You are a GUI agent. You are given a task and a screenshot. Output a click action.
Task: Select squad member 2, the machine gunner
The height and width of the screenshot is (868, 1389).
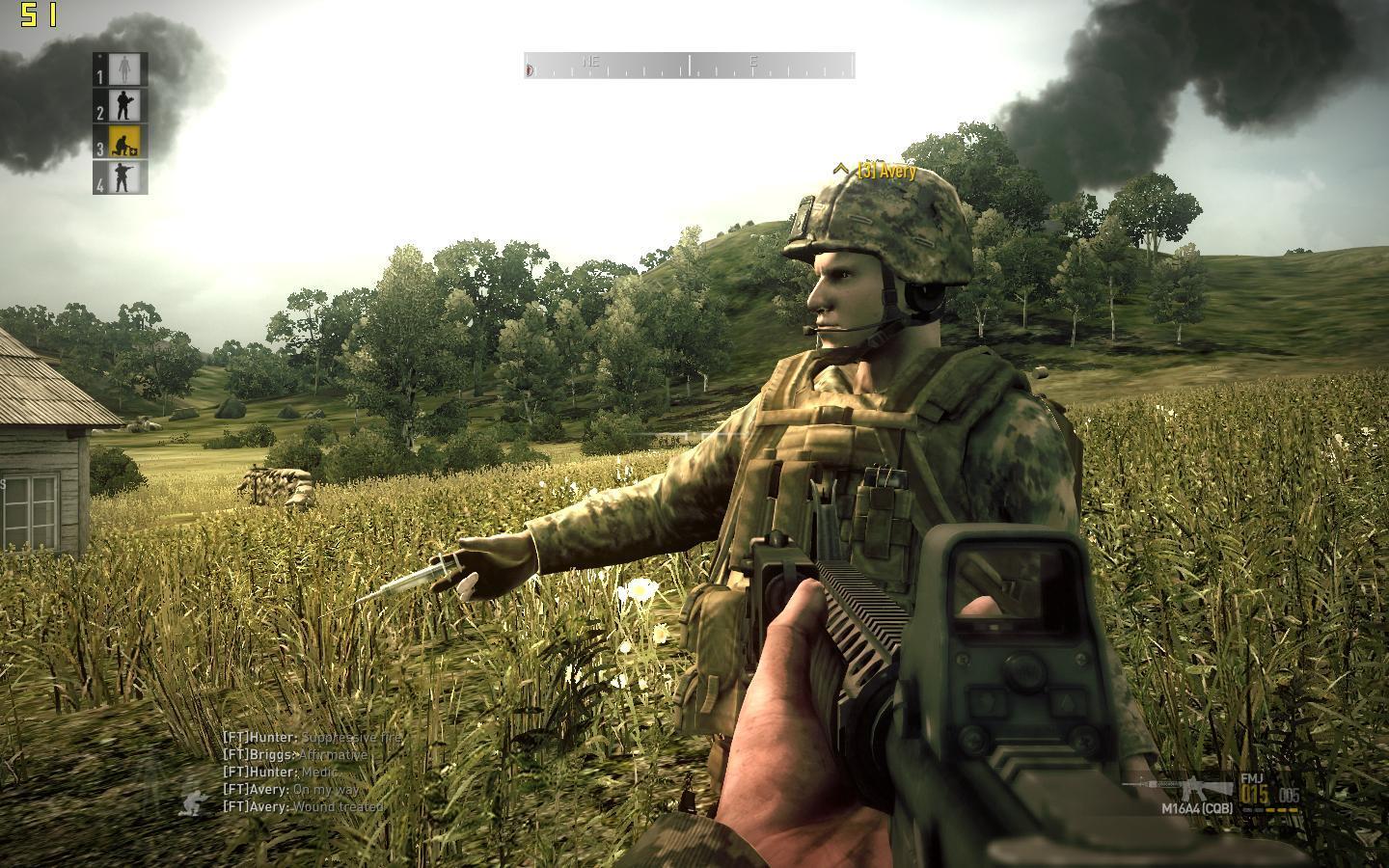point(122,105)
